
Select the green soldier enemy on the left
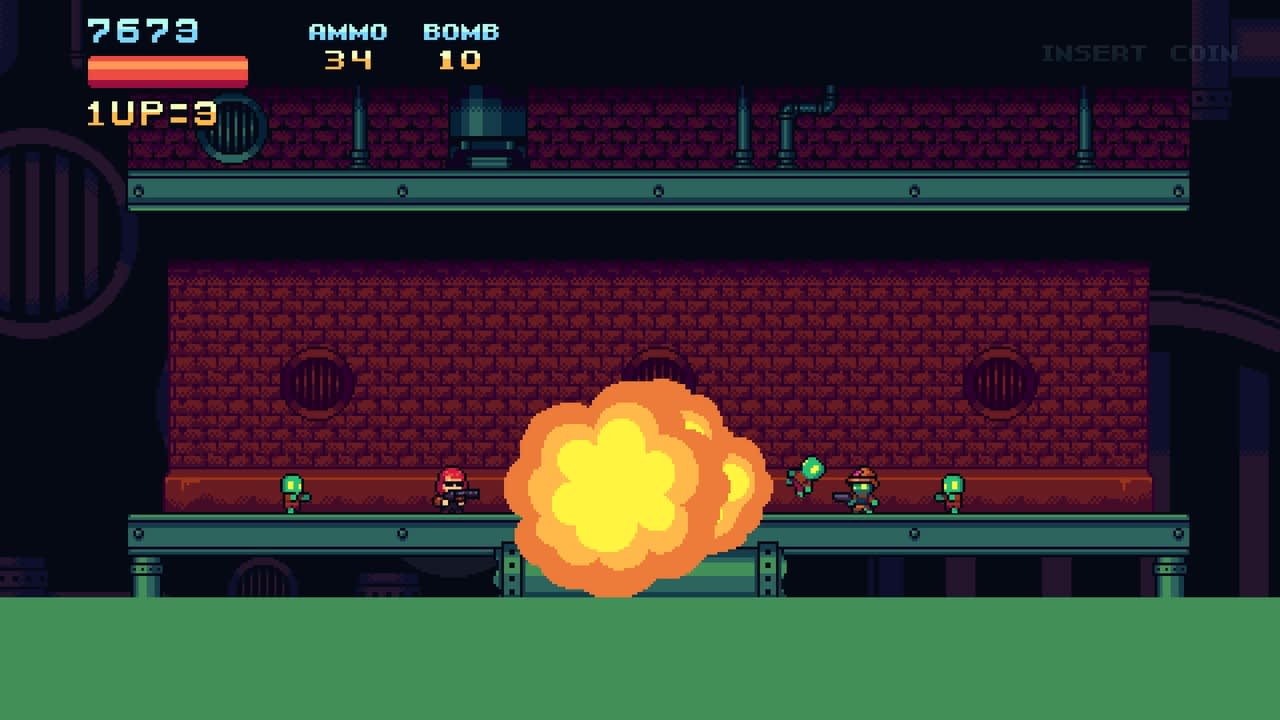(293, 492)
